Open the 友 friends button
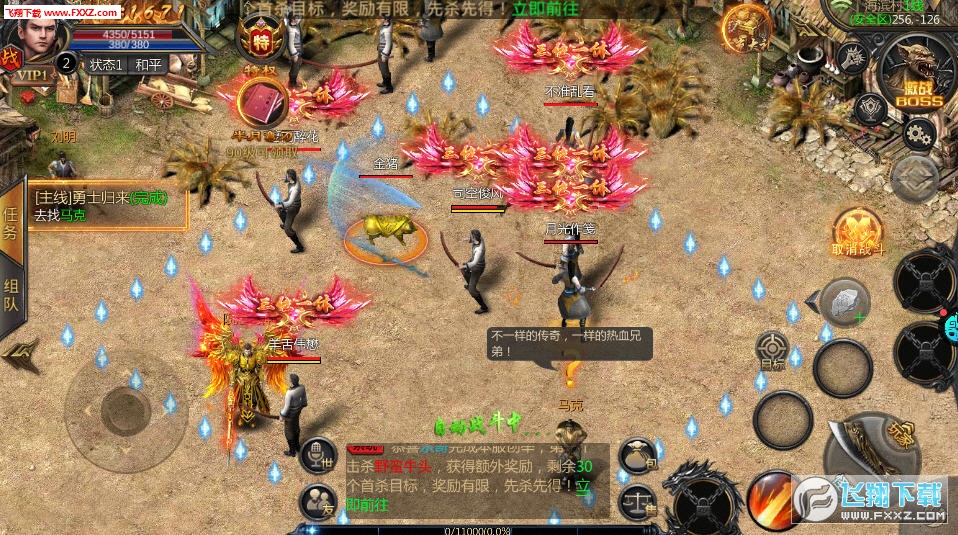Image resolution: width=958 pixels, height=535 pixels. coord(318,498)
